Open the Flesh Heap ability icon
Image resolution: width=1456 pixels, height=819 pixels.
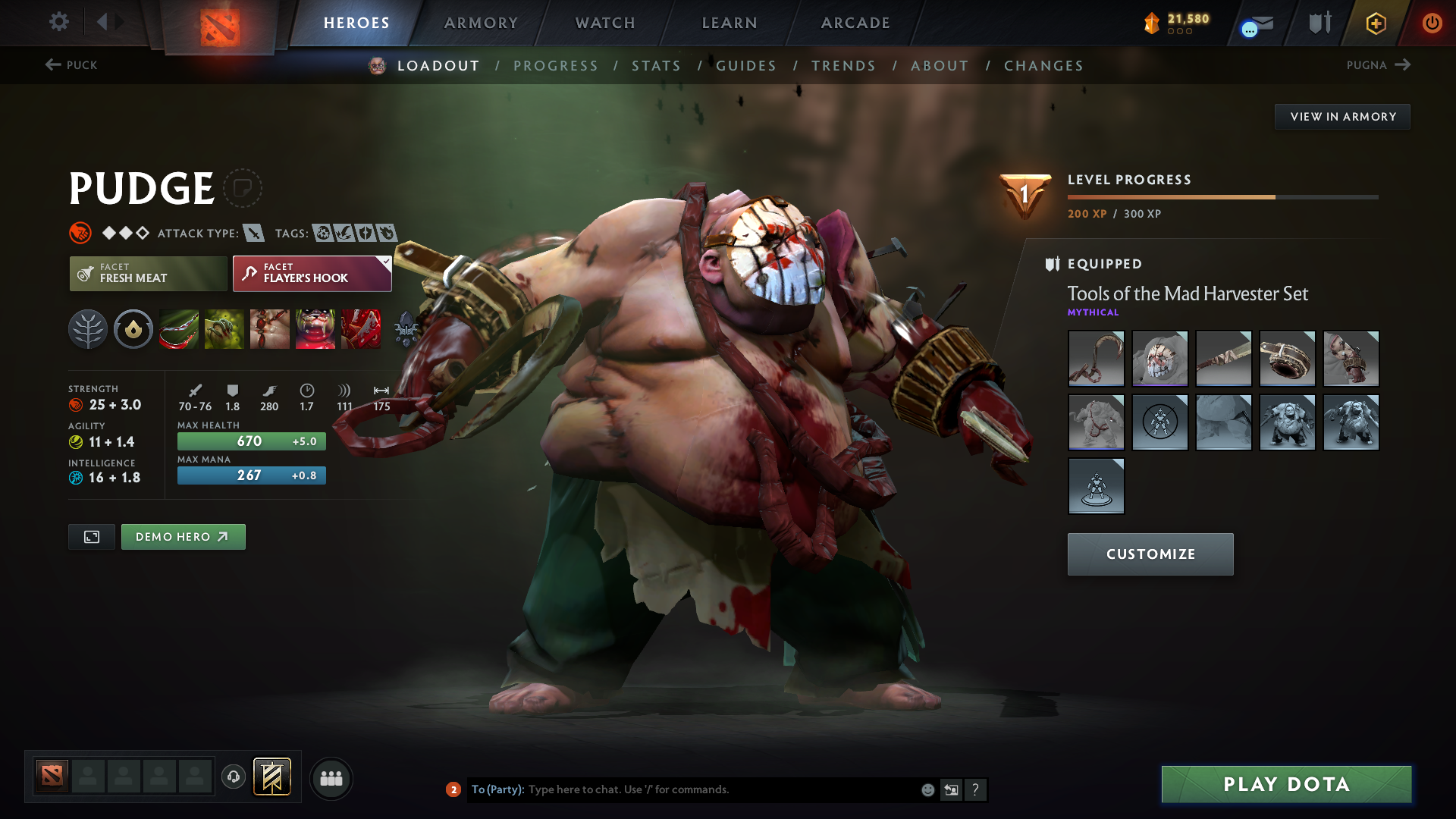270,328
